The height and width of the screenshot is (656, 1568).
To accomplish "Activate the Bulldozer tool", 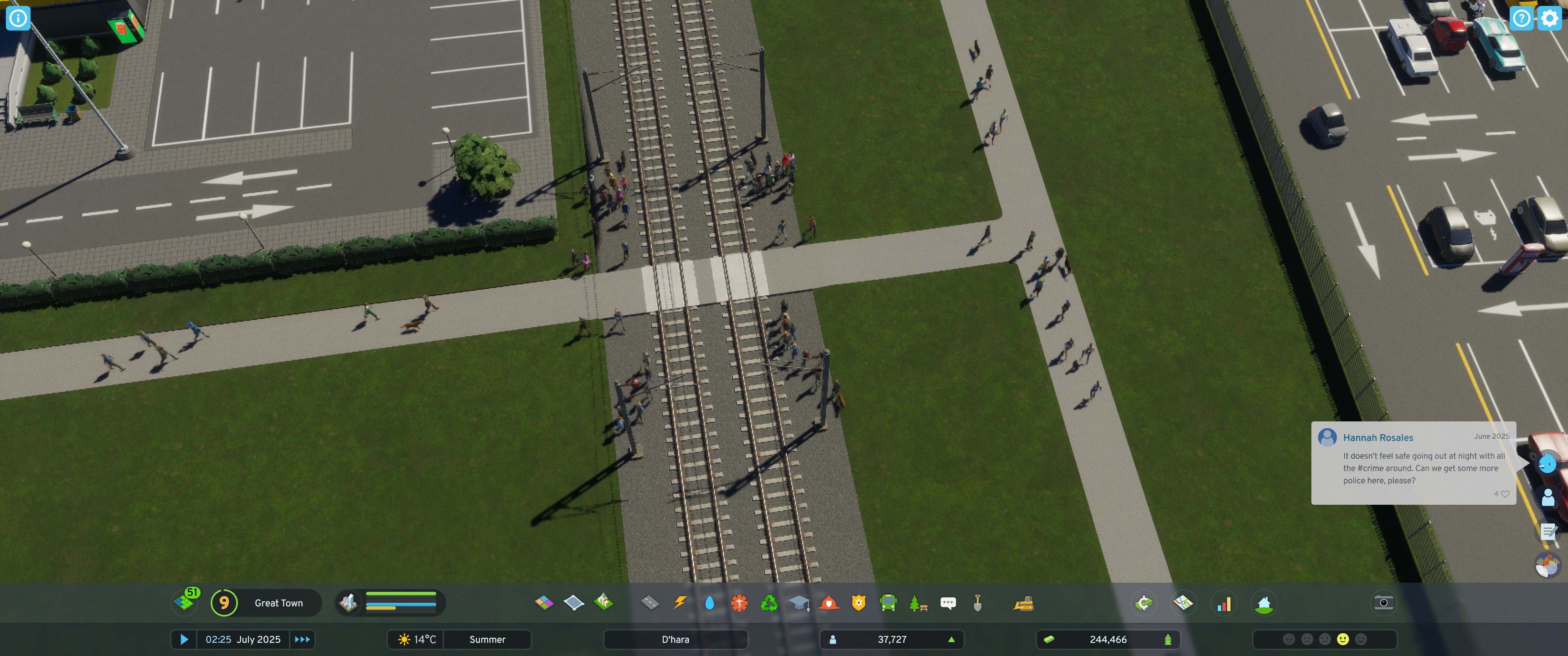I will tap(1024, 602).
